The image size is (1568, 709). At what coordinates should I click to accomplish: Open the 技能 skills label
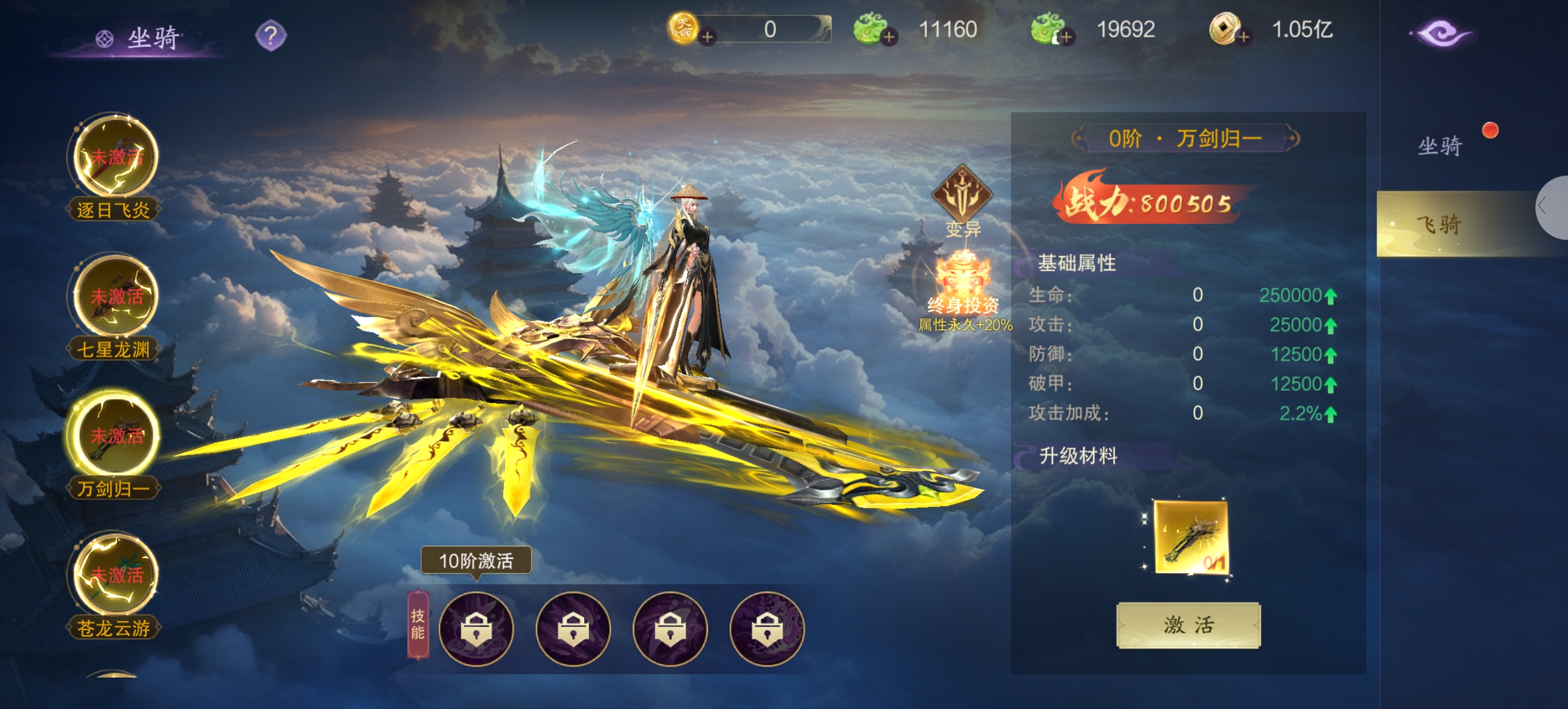[418, 624]
